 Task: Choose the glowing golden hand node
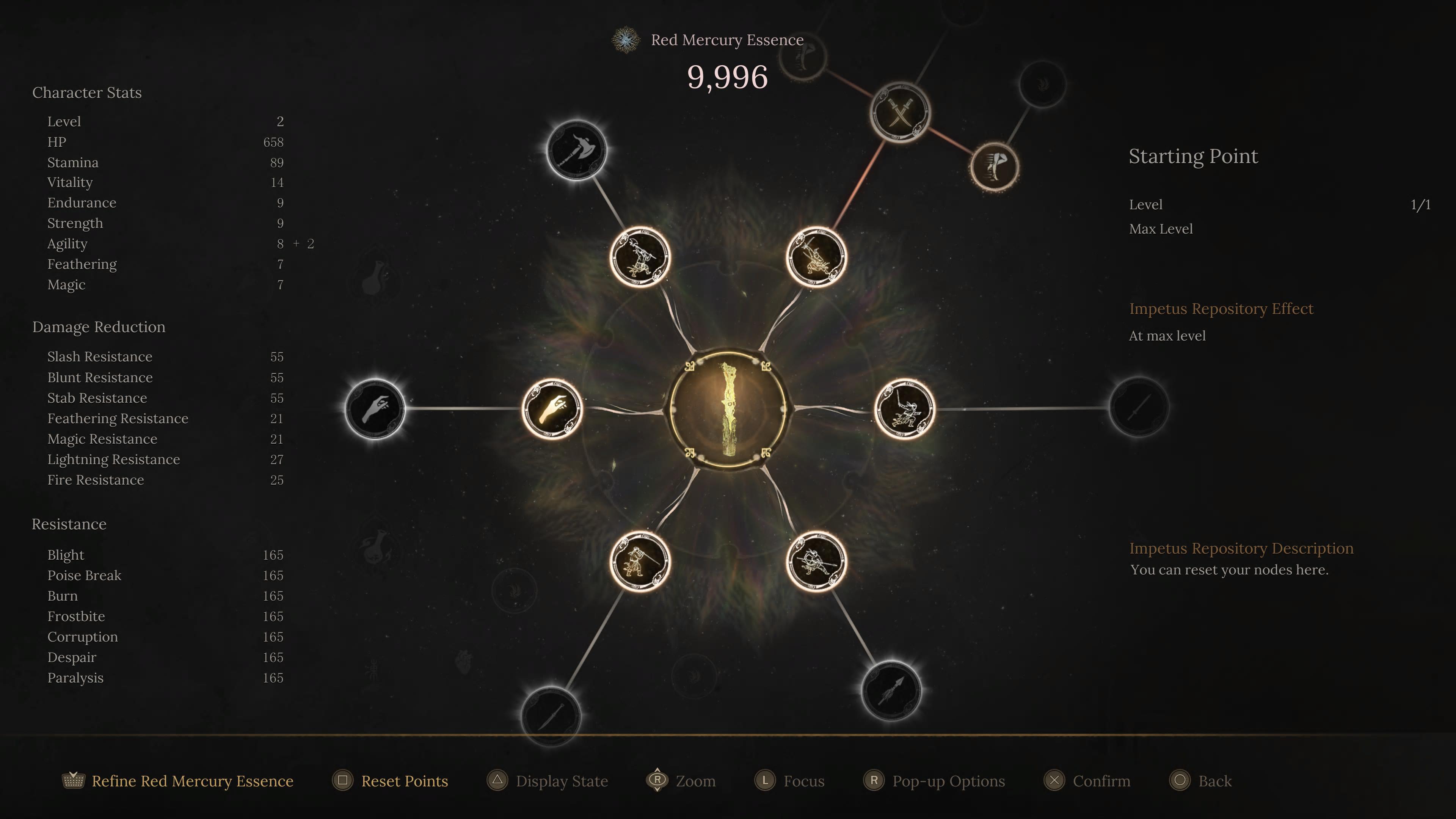pyautogui.click(x=552, y=409)
